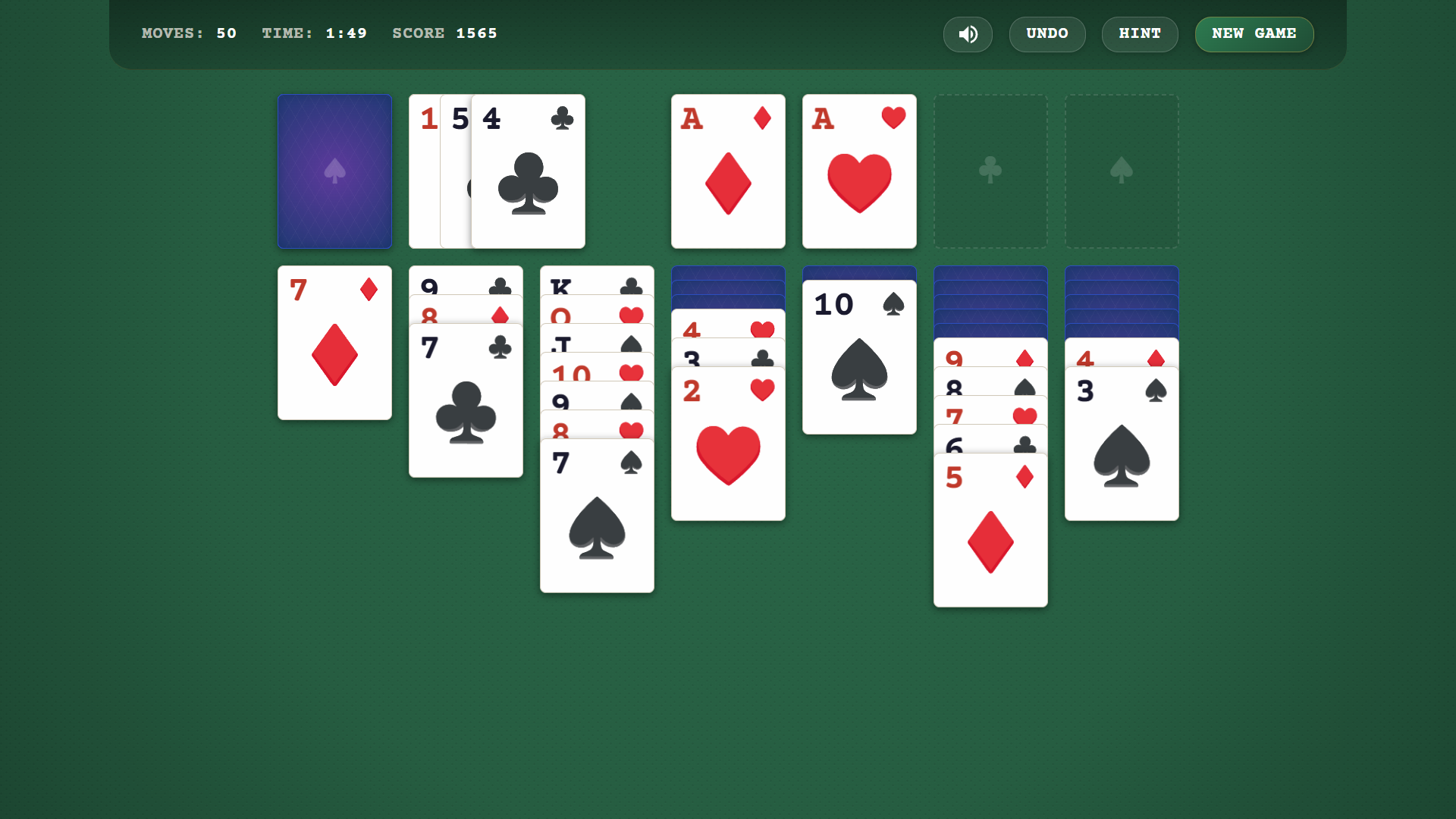Click the face-down stock pile
This screenshot has height=819, width=1456.
pos(334,171)
